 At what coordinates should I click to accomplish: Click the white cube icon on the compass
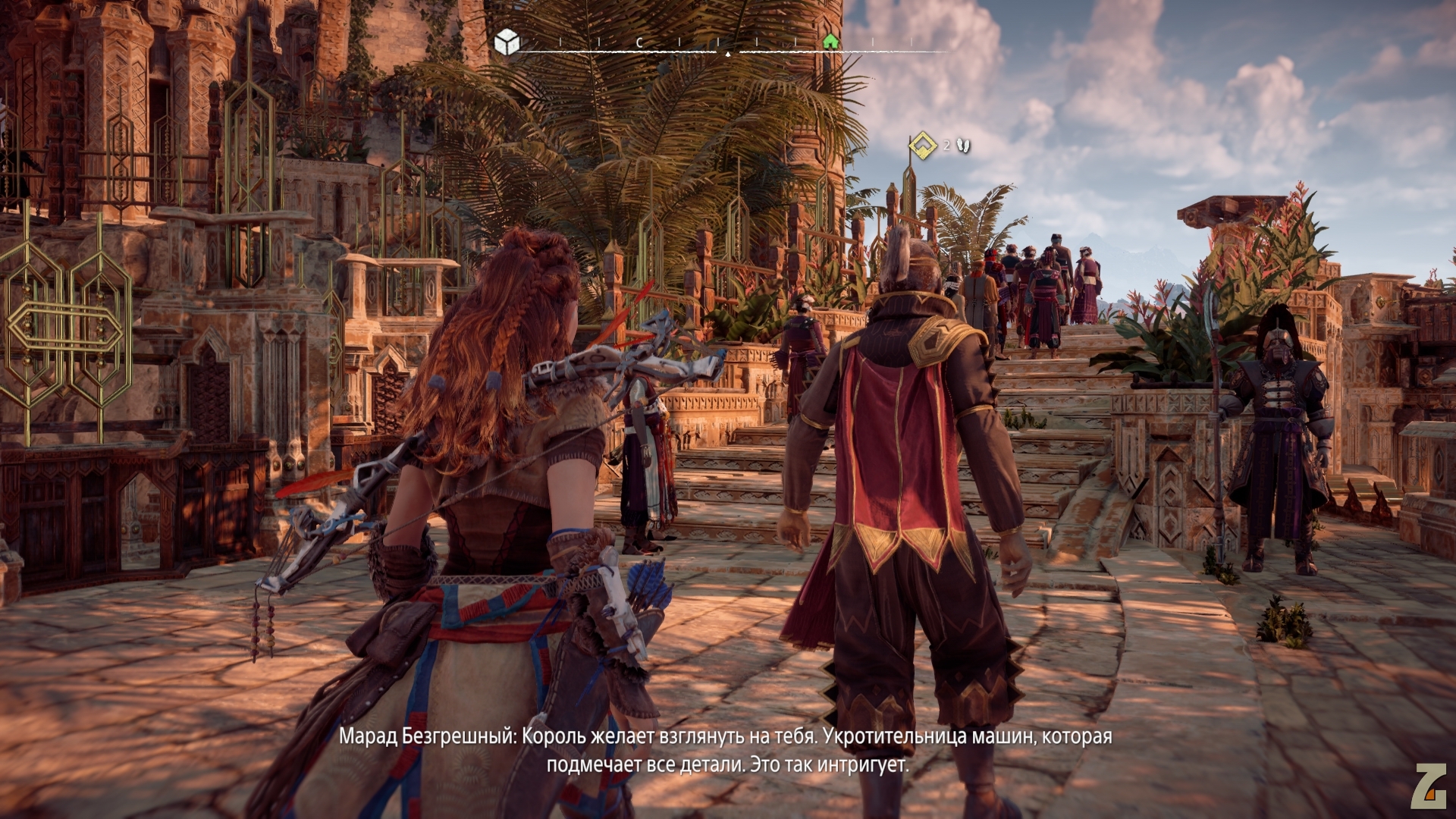point(506,42)
